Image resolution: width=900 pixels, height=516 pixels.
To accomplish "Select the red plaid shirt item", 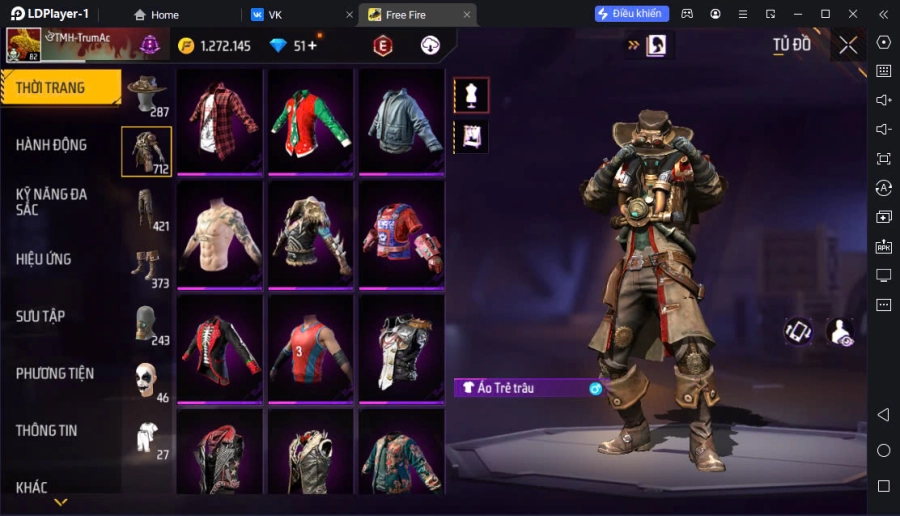I will 220,121.
